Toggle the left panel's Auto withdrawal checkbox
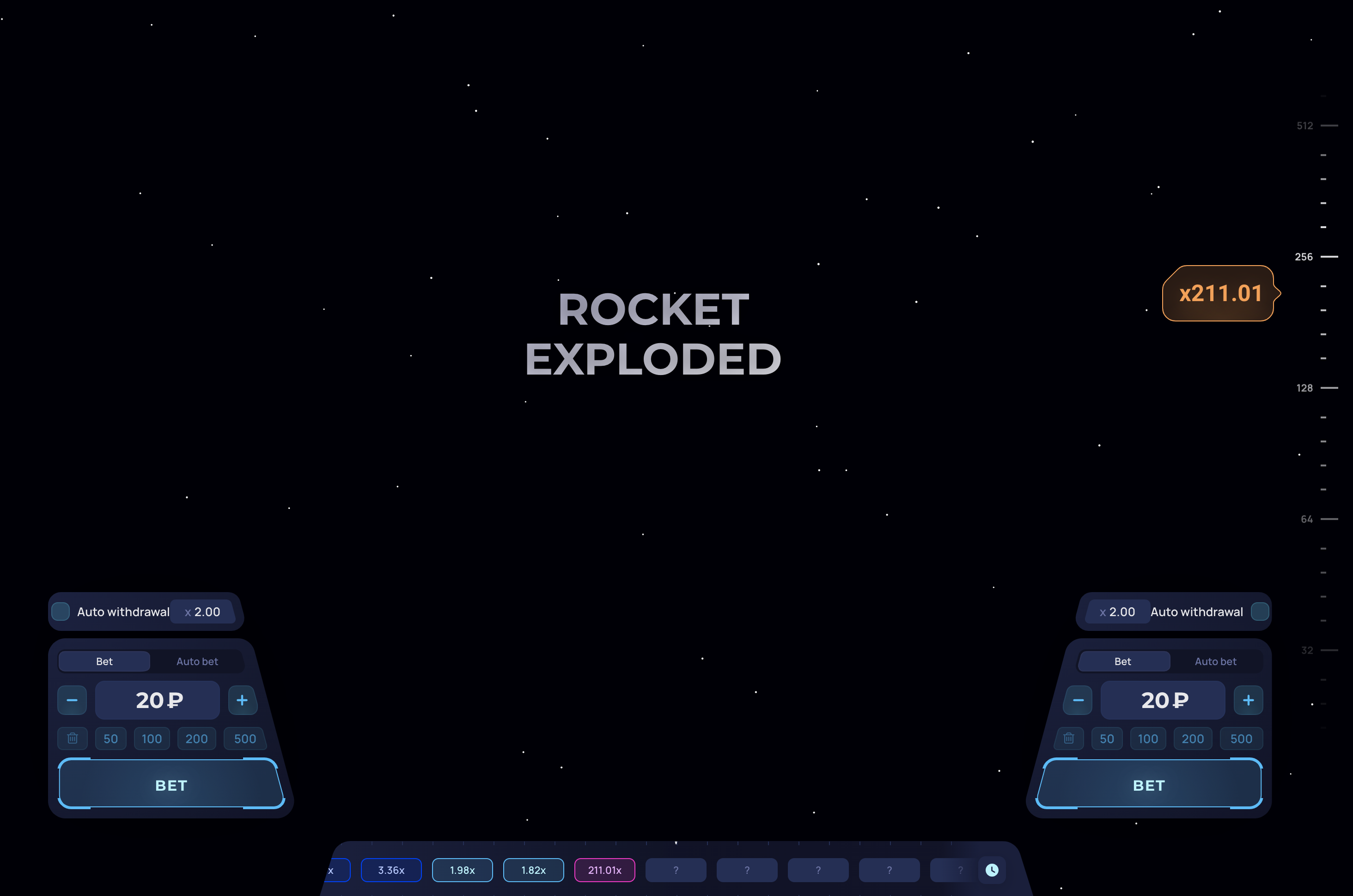Screen dimensions: 1353x896 tap(61, 611)
